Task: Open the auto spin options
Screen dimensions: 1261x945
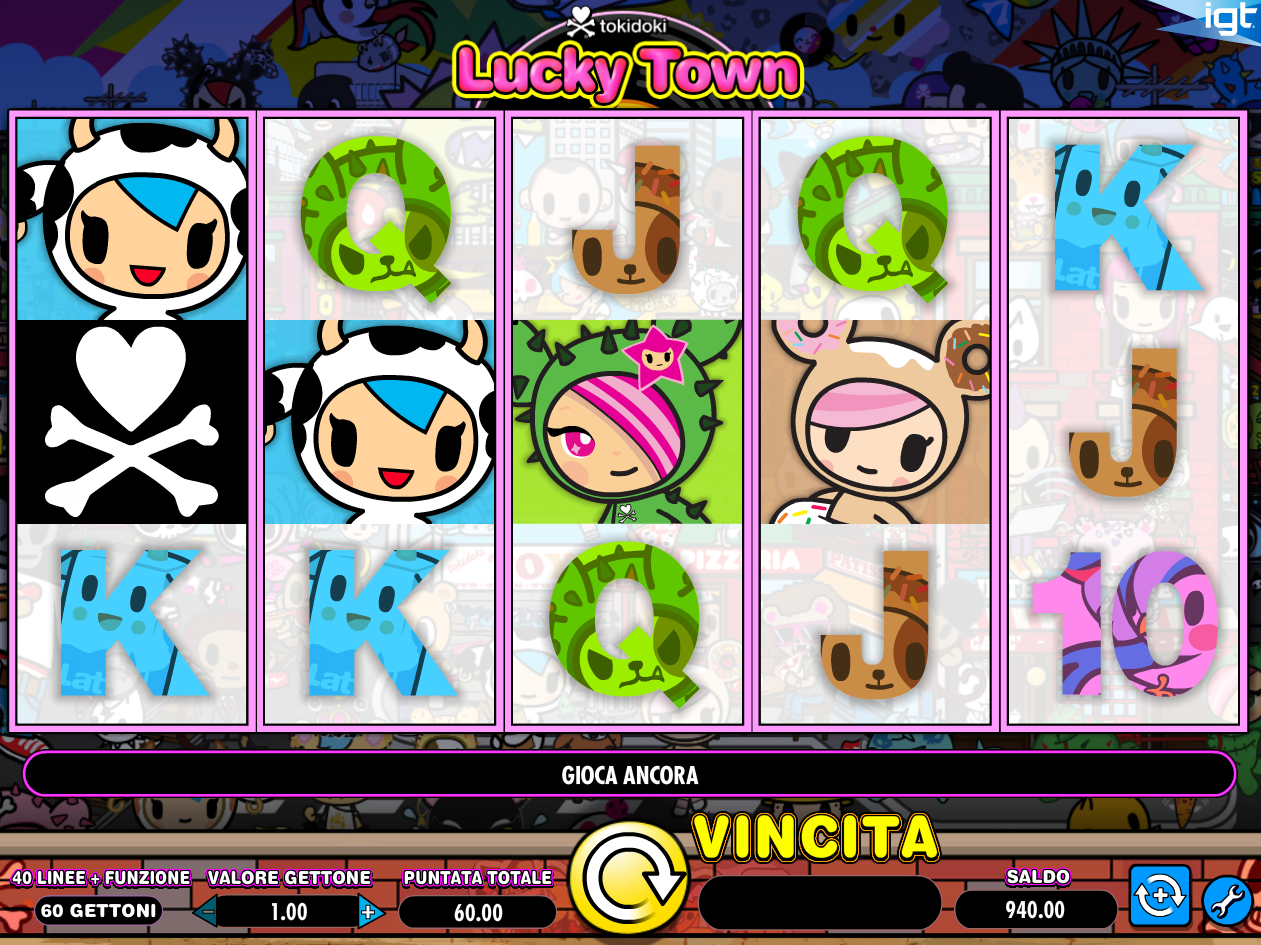Action: (1160, 896)
